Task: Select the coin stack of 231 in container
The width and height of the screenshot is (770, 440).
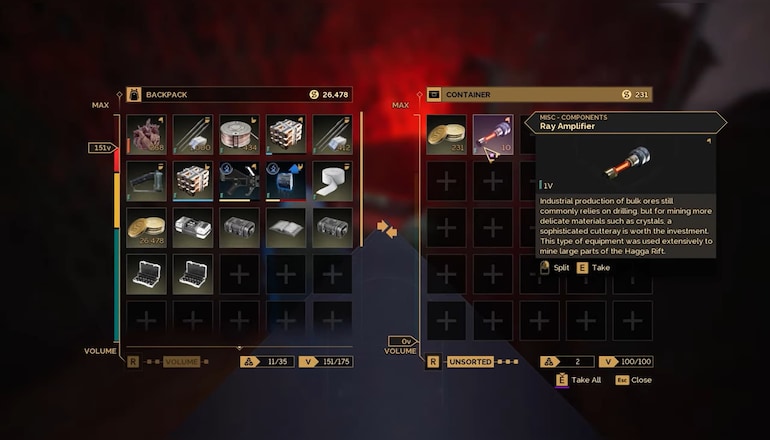Action: [445, 135]
